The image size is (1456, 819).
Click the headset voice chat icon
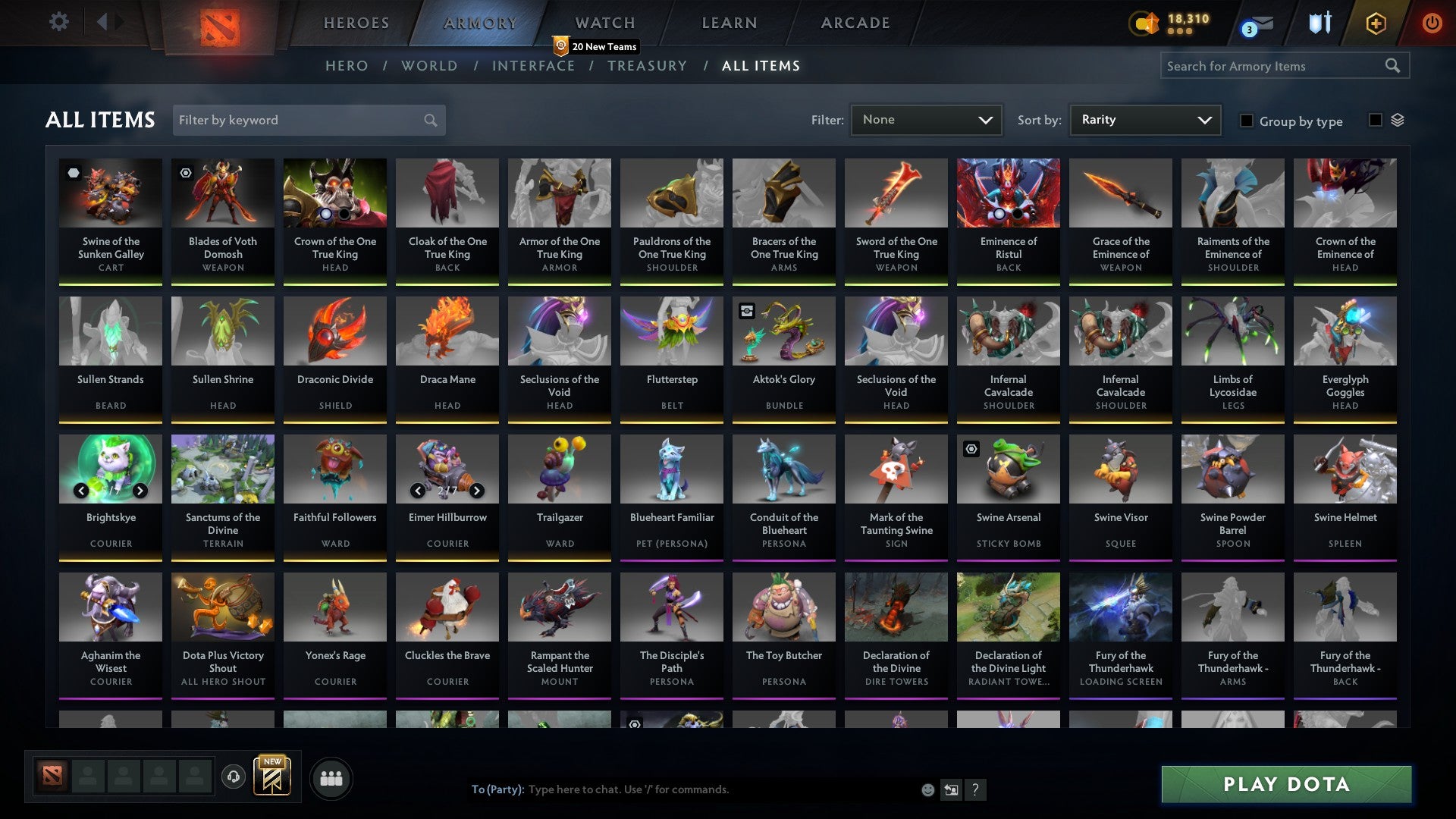pyautogui.click(x=234, y=775)
